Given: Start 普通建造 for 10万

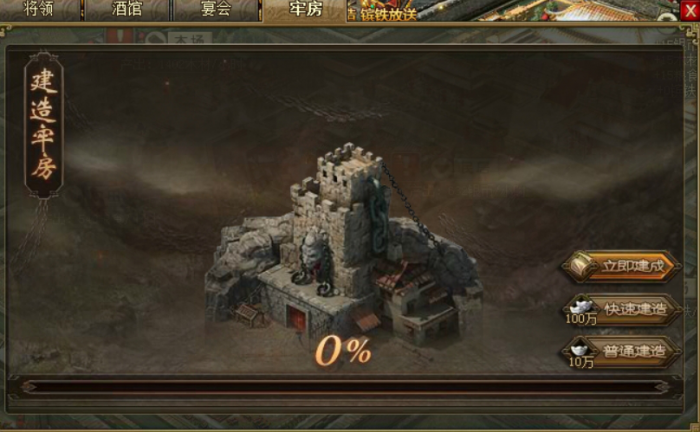Looking at the screenshot, I should (x=623, y=351).
